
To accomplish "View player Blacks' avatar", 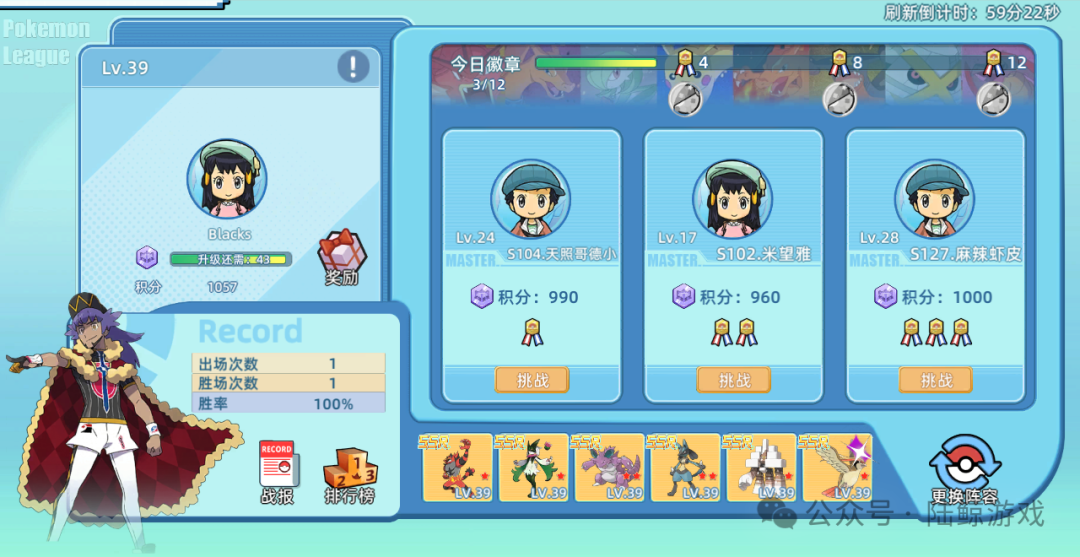I will 227,180.
